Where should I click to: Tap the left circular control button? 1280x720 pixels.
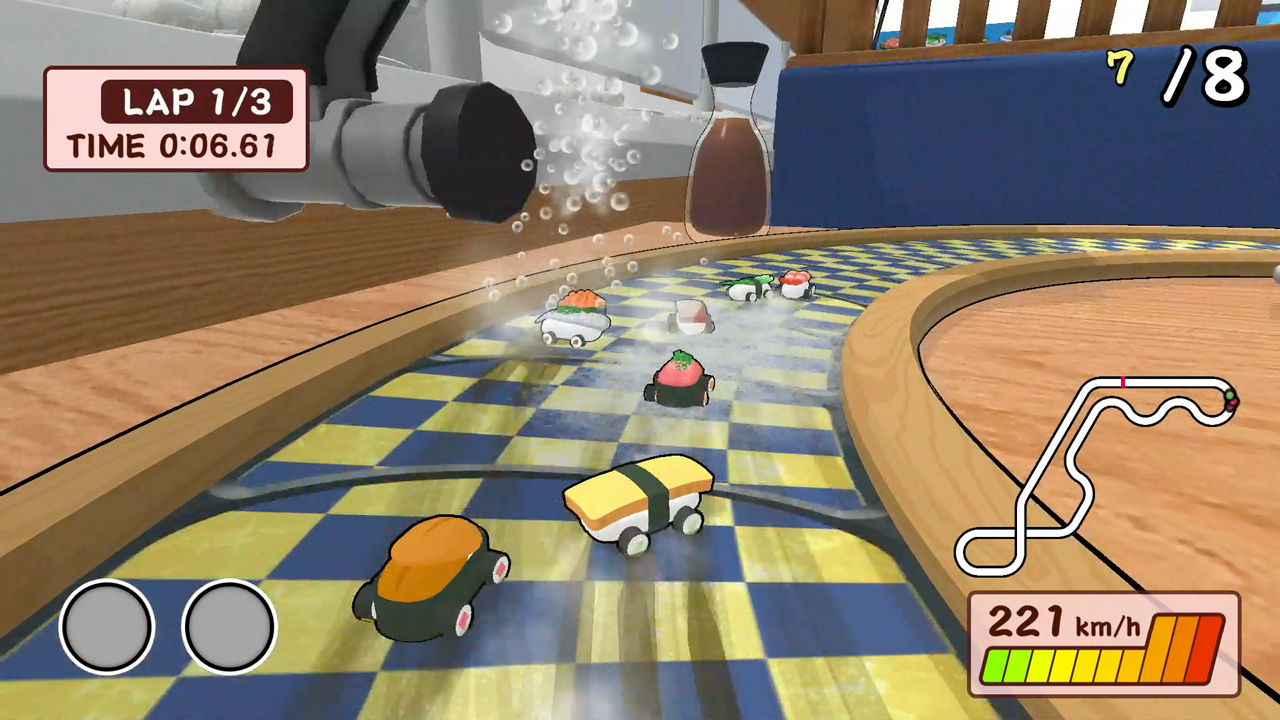pyautogui.click(x=107, y=624)
